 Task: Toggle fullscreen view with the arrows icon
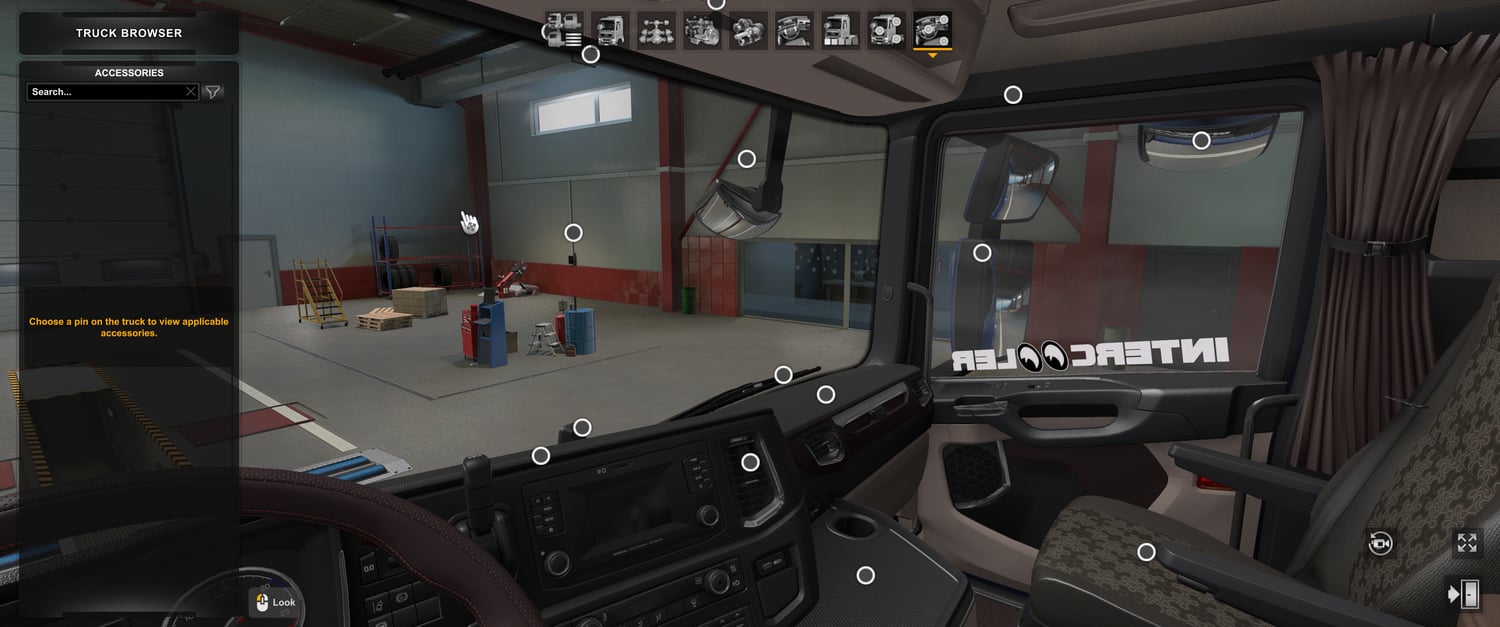1467,543
